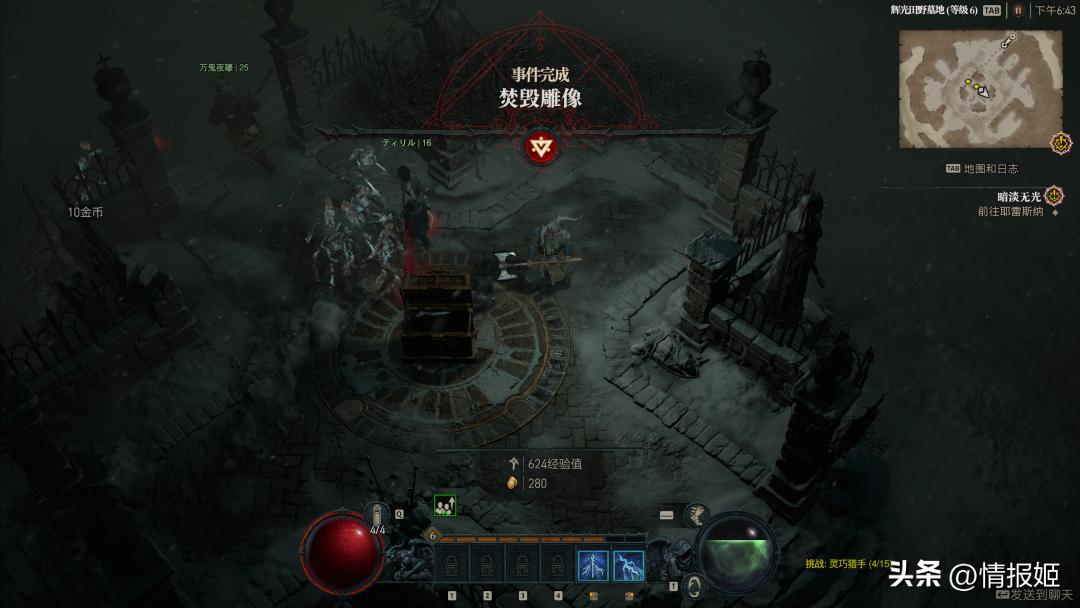Cast the chain lightning skill
Screen dimensions: 1080x608
pyautogui.click(x=628, y=566)
